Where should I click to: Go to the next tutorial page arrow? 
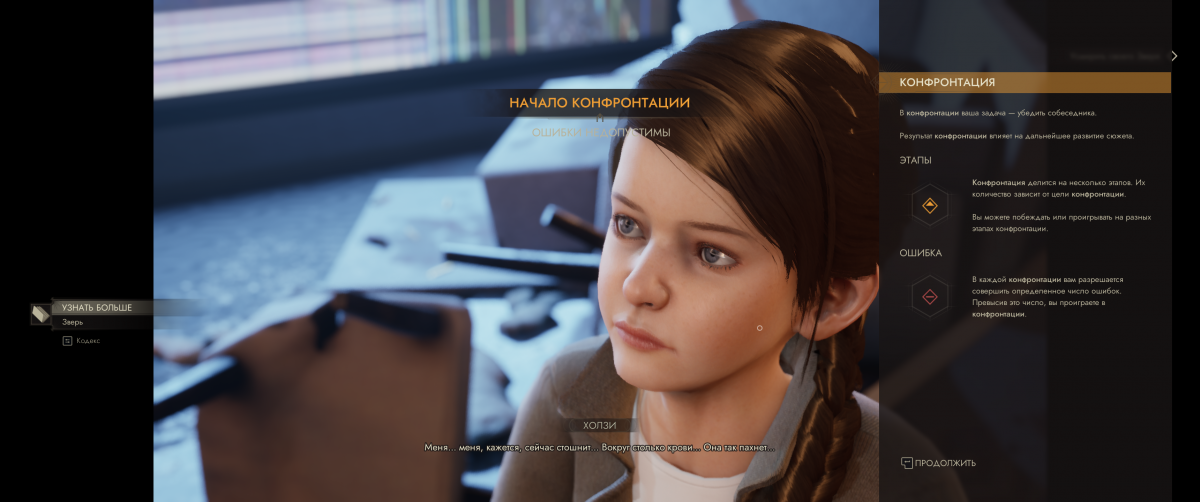click(x=1175, y=56)
